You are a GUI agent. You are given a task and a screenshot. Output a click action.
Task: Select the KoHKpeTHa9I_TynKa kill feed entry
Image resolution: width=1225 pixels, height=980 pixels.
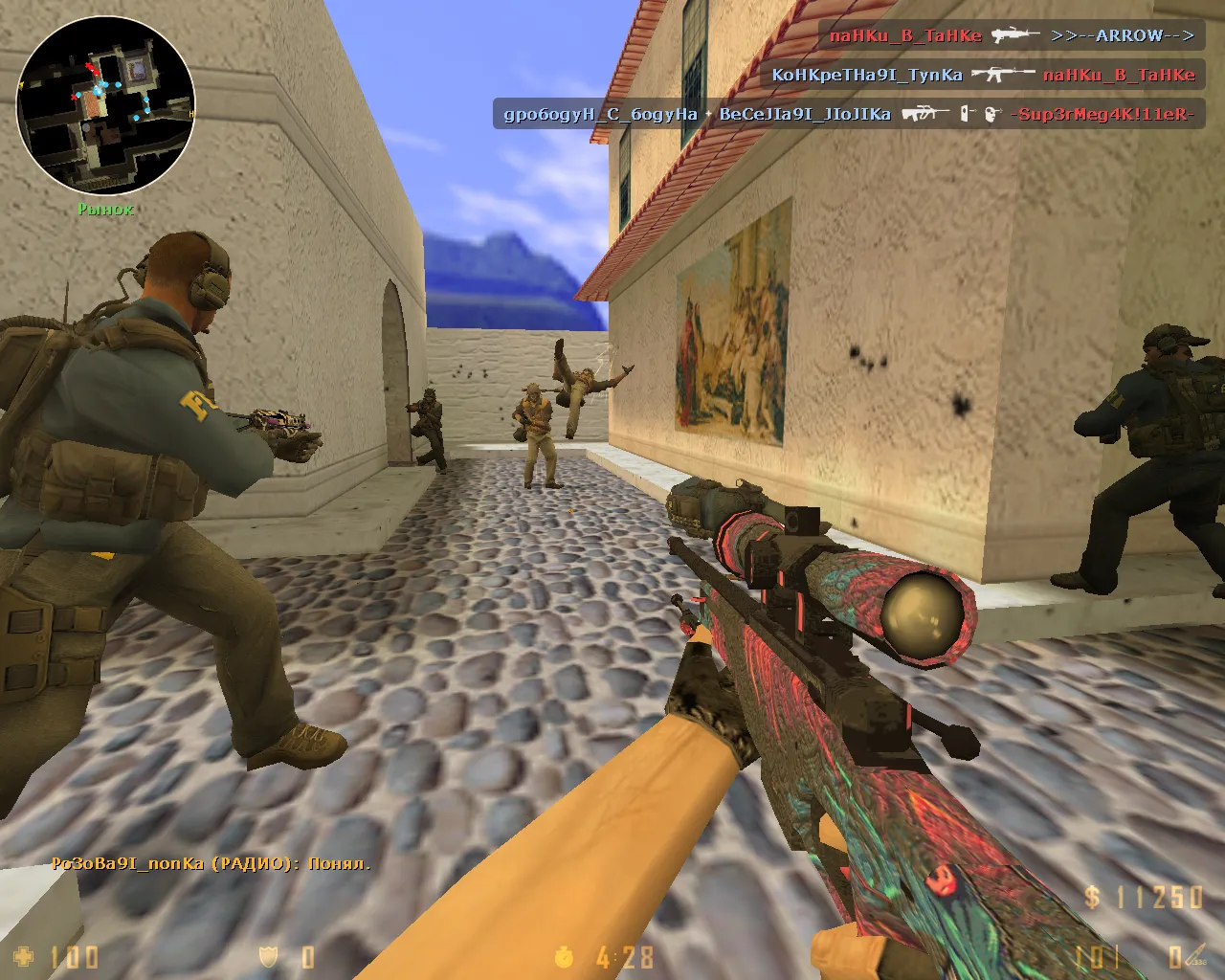coord(983,75)
